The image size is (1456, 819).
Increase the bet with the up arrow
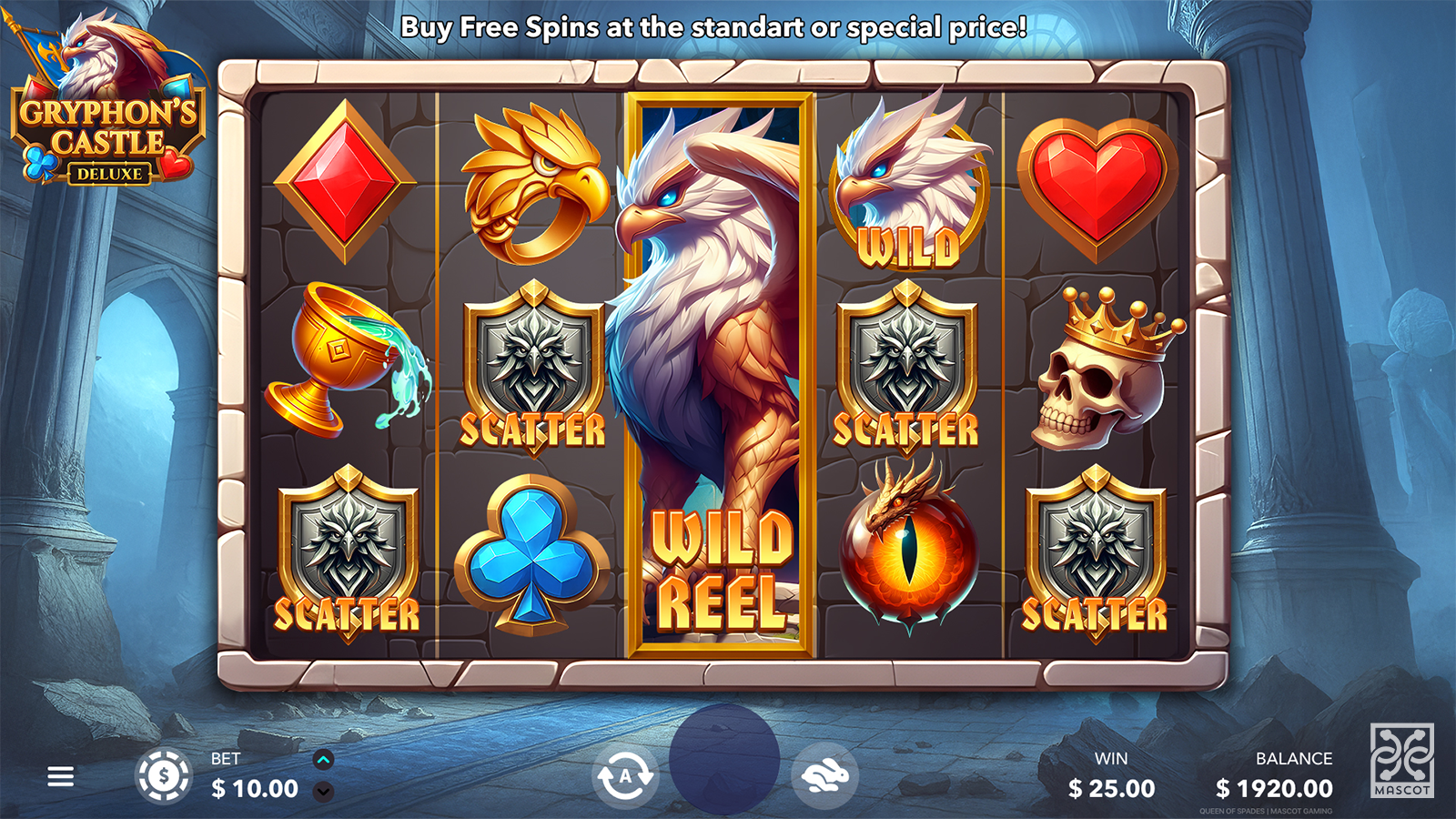click(323, 760)
